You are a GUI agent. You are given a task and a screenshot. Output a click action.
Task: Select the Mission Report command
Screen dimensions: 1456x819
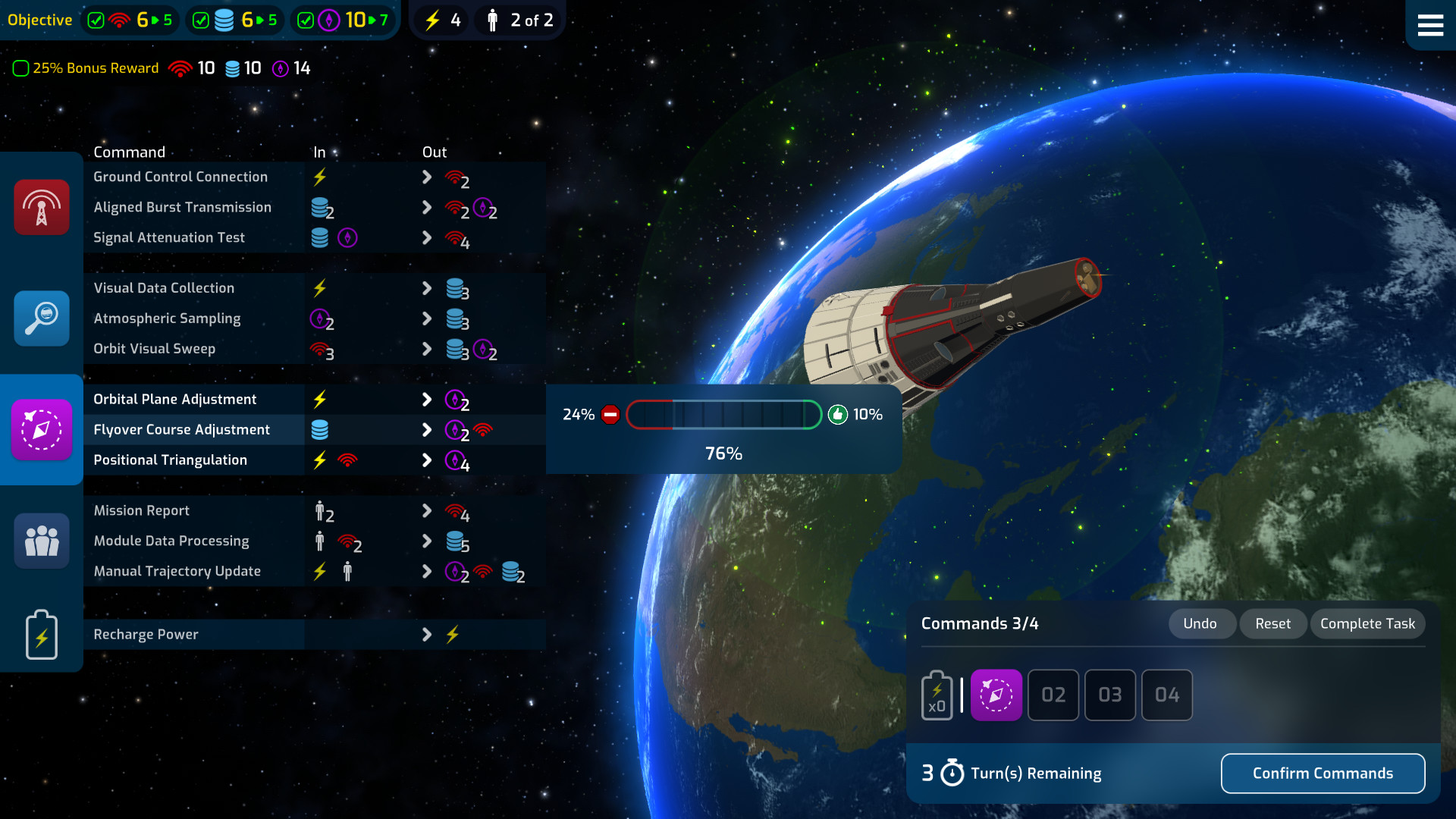pyautogui.click(x=142, y=510)
